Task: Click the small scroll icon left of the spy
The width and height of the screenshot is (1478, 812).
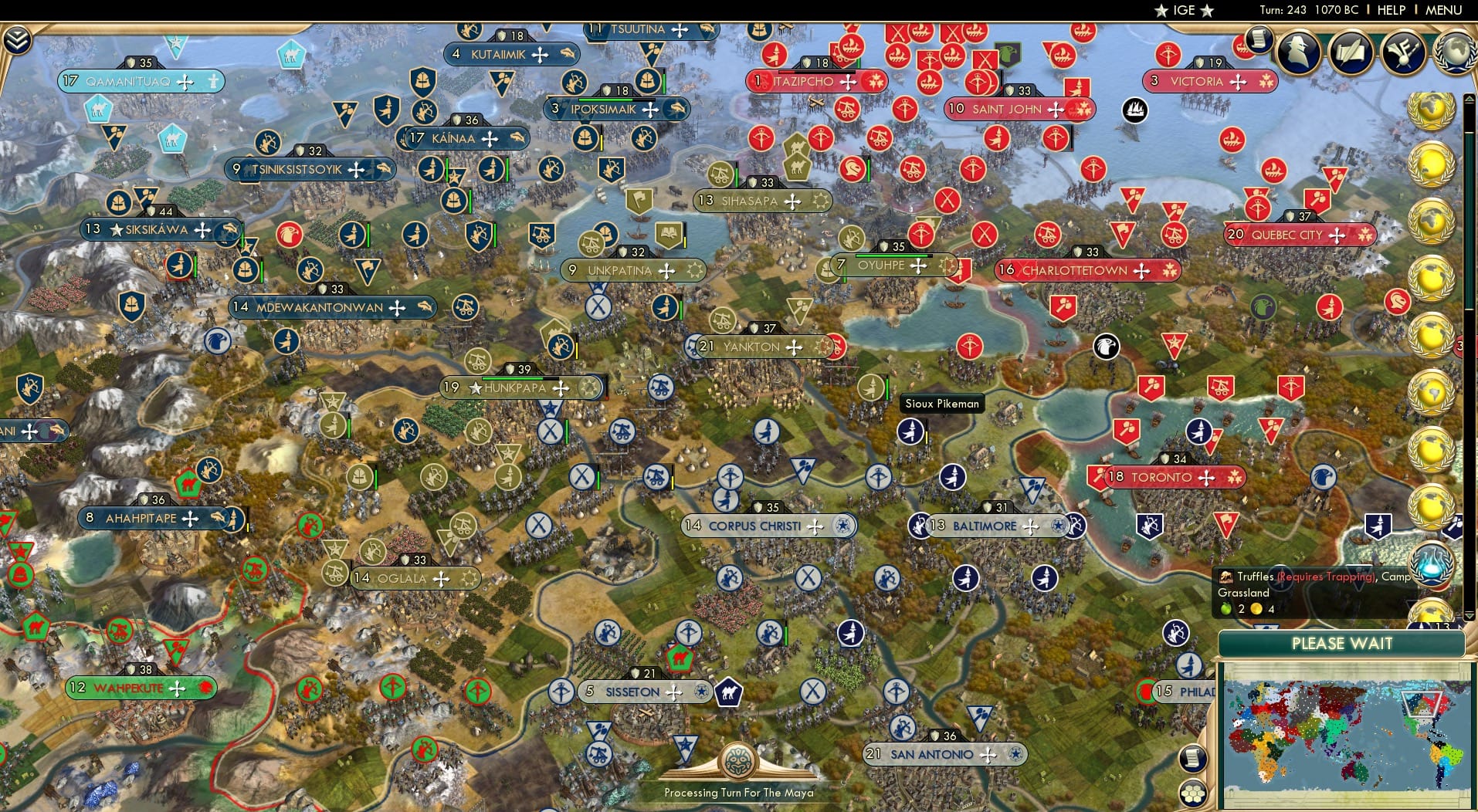Action: (1258, 40)
